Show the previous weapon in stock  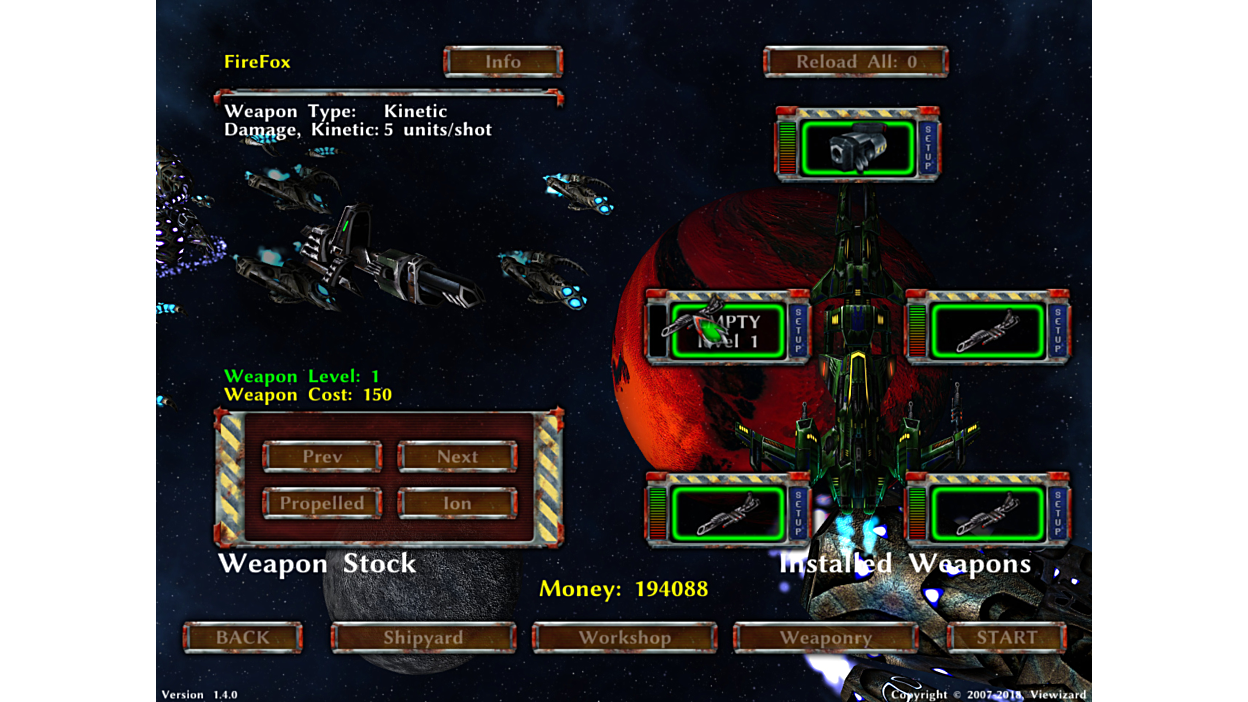point(322,457)
